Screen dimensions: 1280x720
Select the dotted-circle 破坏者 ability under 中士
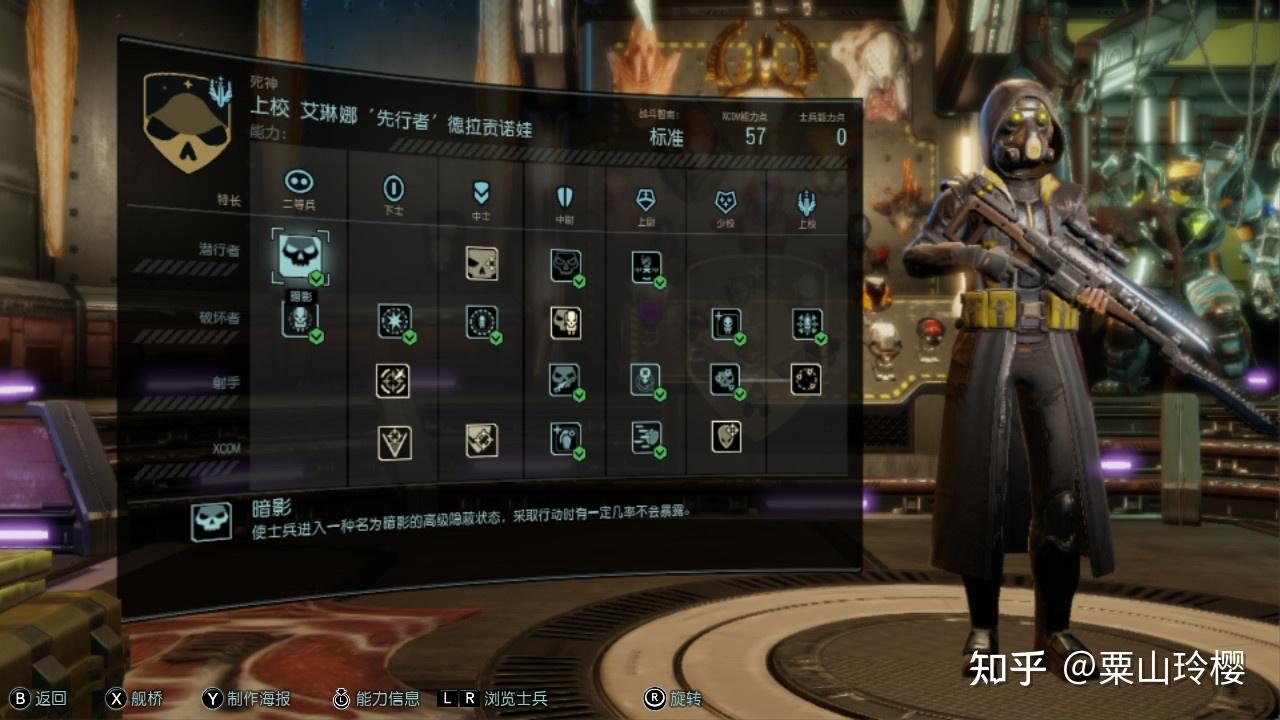tap(482, 322)
